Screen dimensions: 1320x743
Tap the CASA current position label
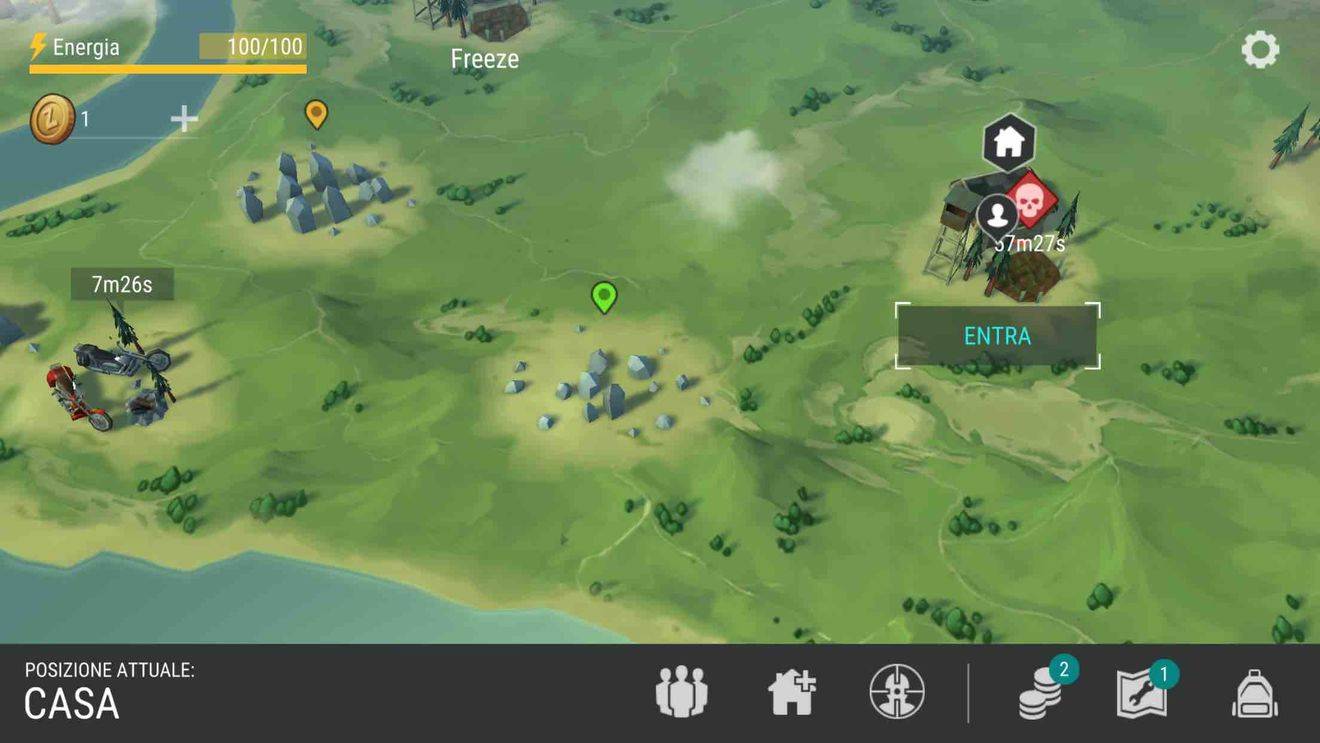(x=70, y=706)
